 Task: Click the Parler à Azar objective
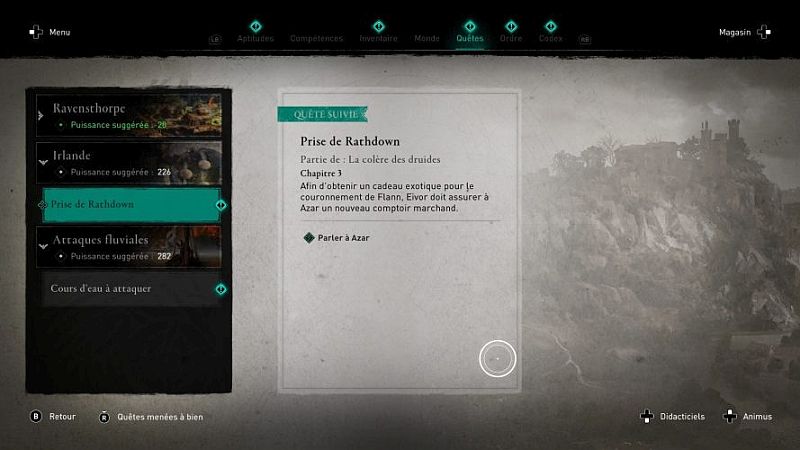pyautogui.click(x=345, y=237)
